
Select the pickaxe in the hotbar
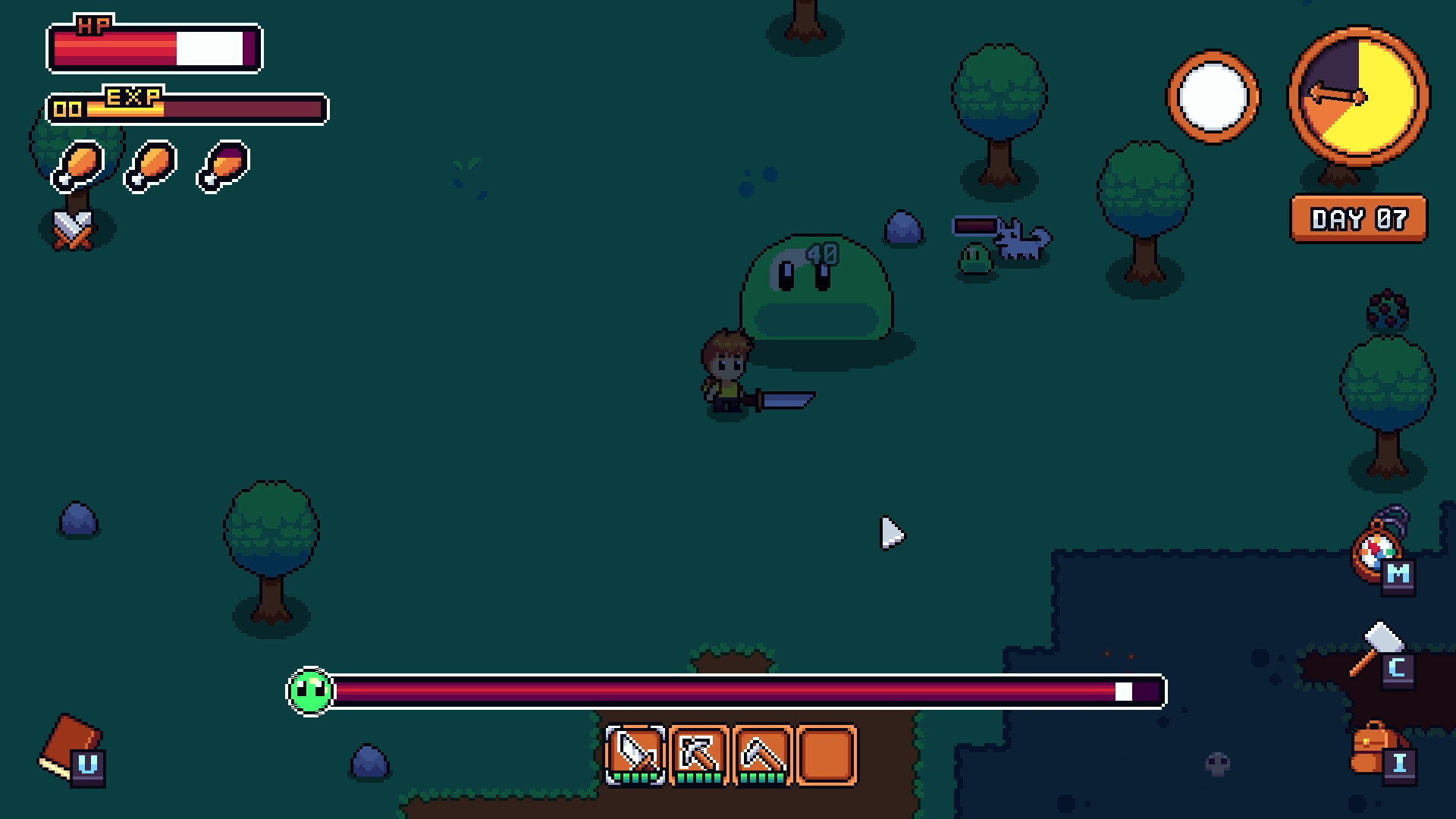pos(700,755)
